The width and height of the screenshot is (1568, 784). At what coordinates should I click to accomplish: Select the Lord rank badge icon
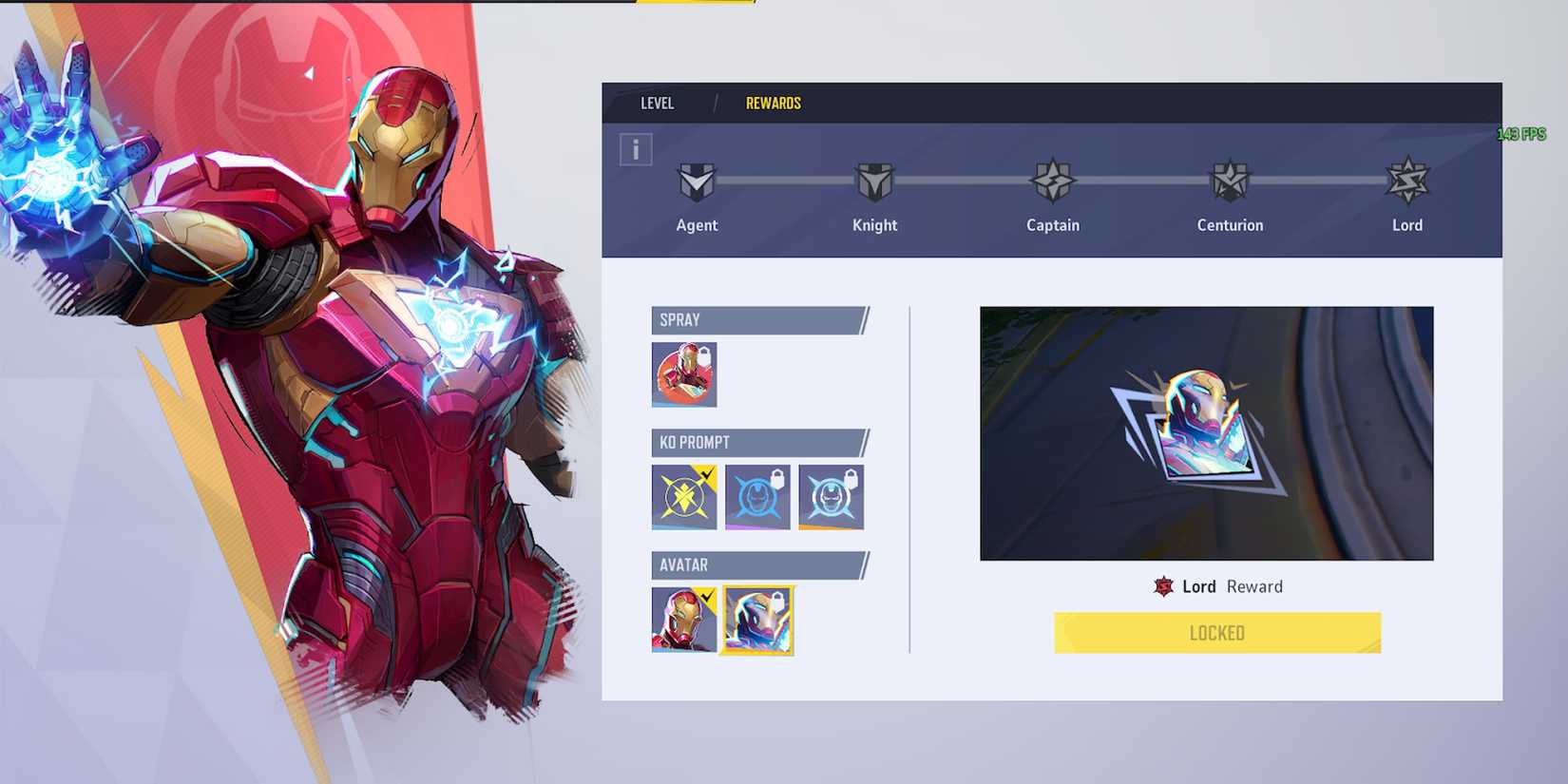pyautogui.click(x=1406, y=181)
